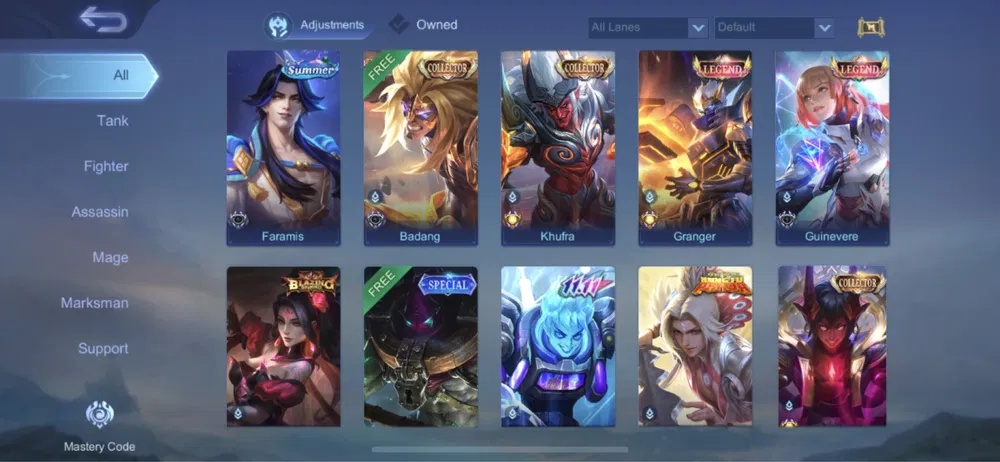Click the gold emblem icon at top right
The width and height of the screenshot is (1000, 462).
(871, 28)
